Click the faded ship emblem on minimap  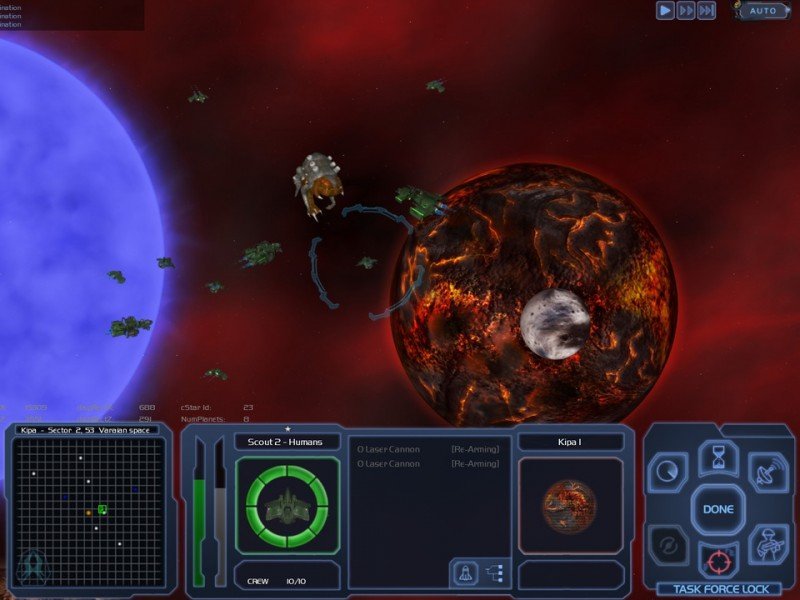pos(31,565)
